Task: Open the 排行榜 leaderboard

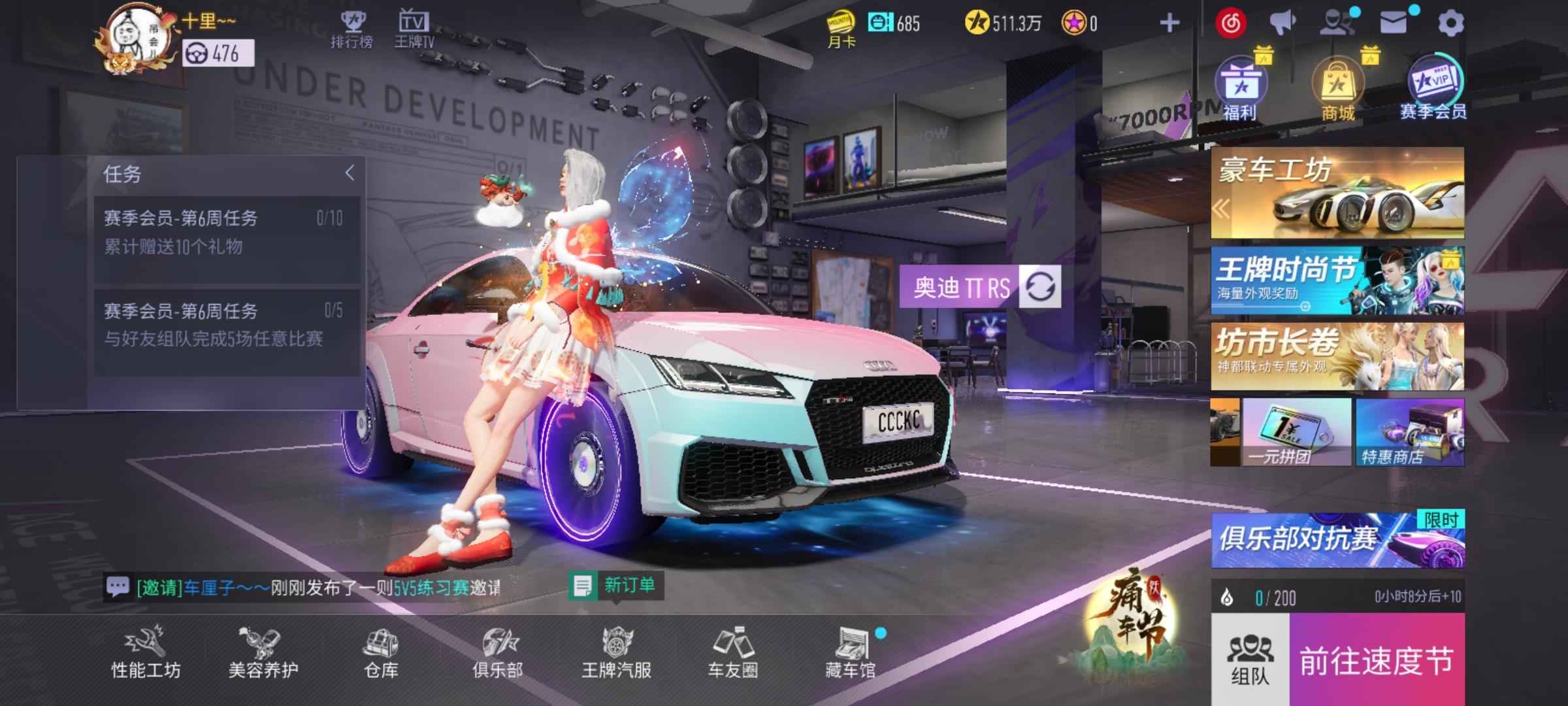Action: (352, 29)
